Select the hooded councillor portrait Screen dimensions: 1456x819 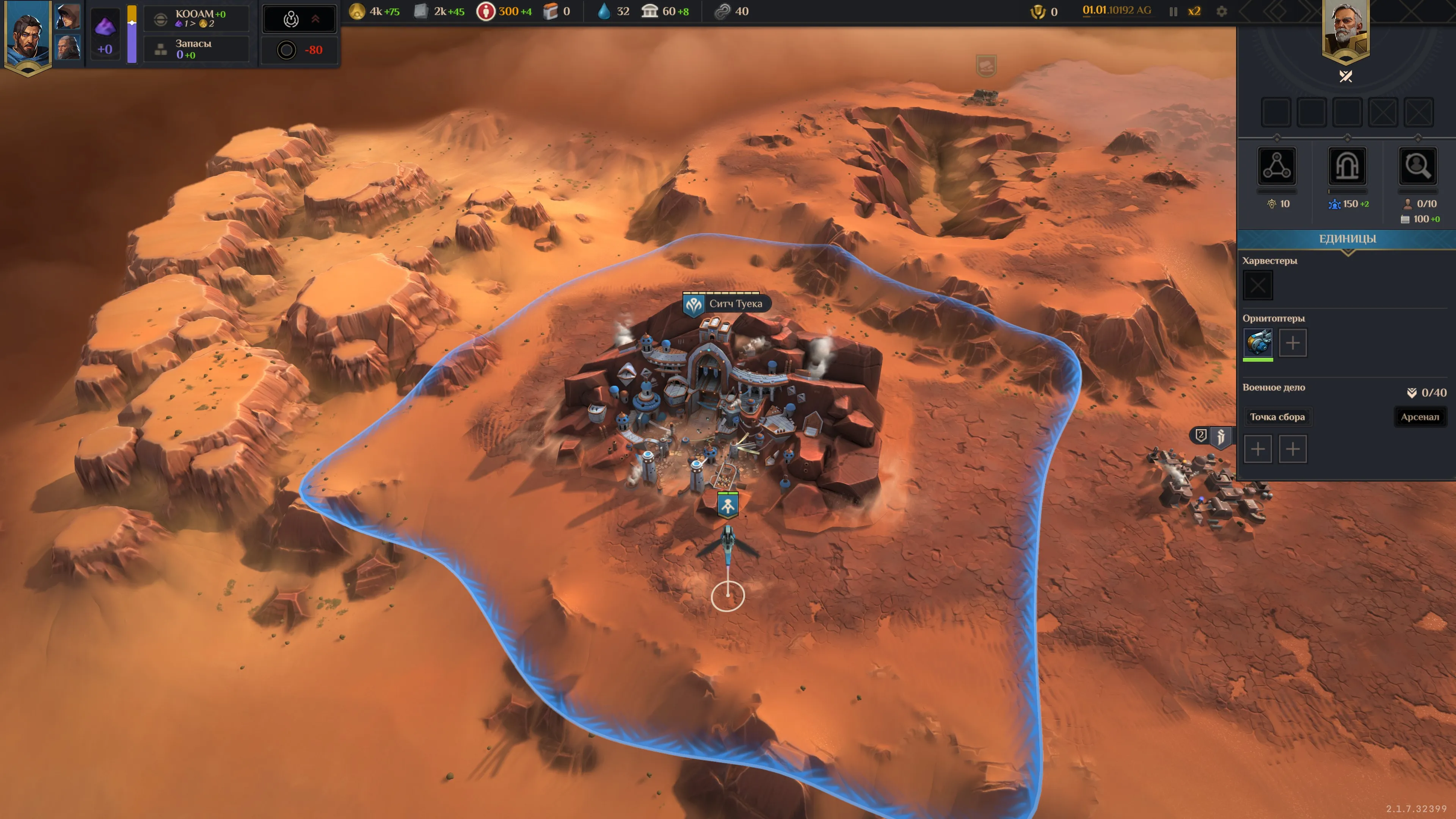pos(68,16)
